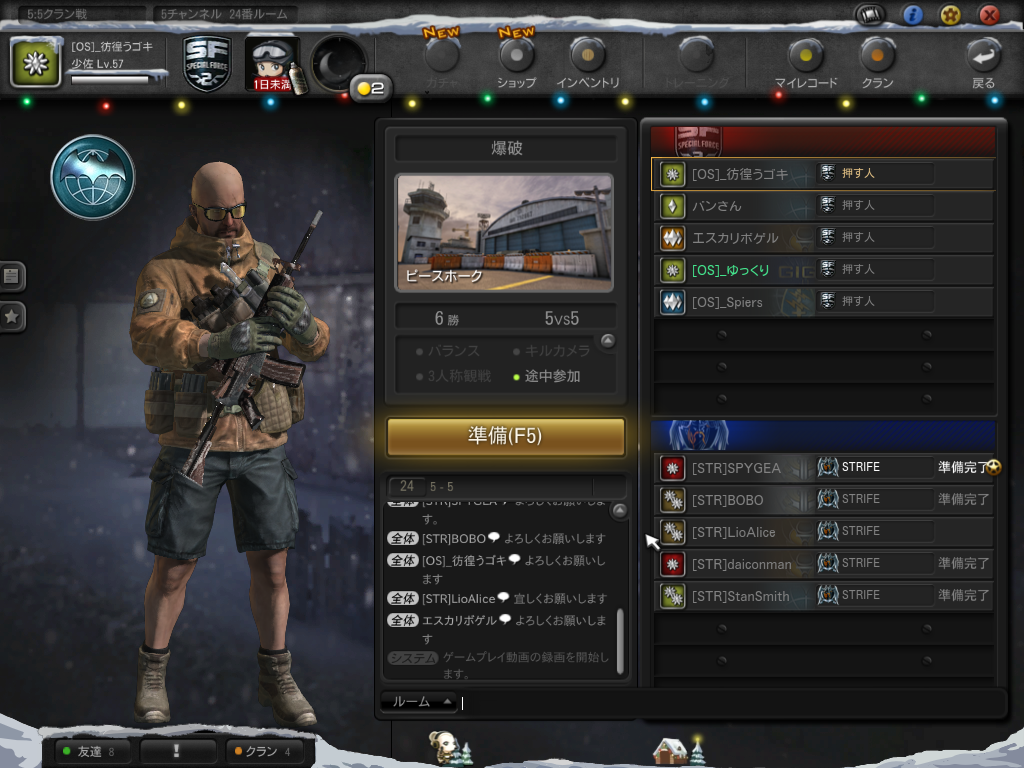Close the game with red X button

point(989,14)
